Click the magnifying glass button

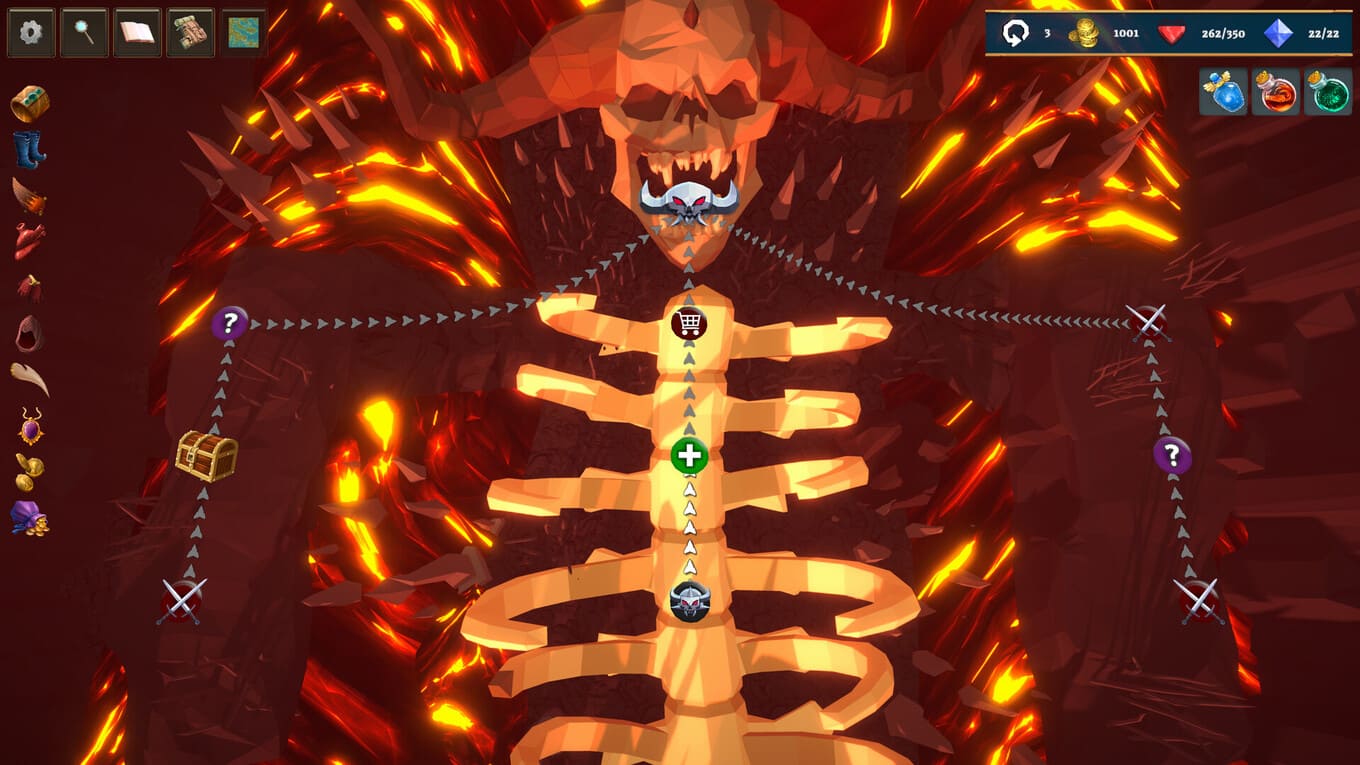click(x=84, y=33)
